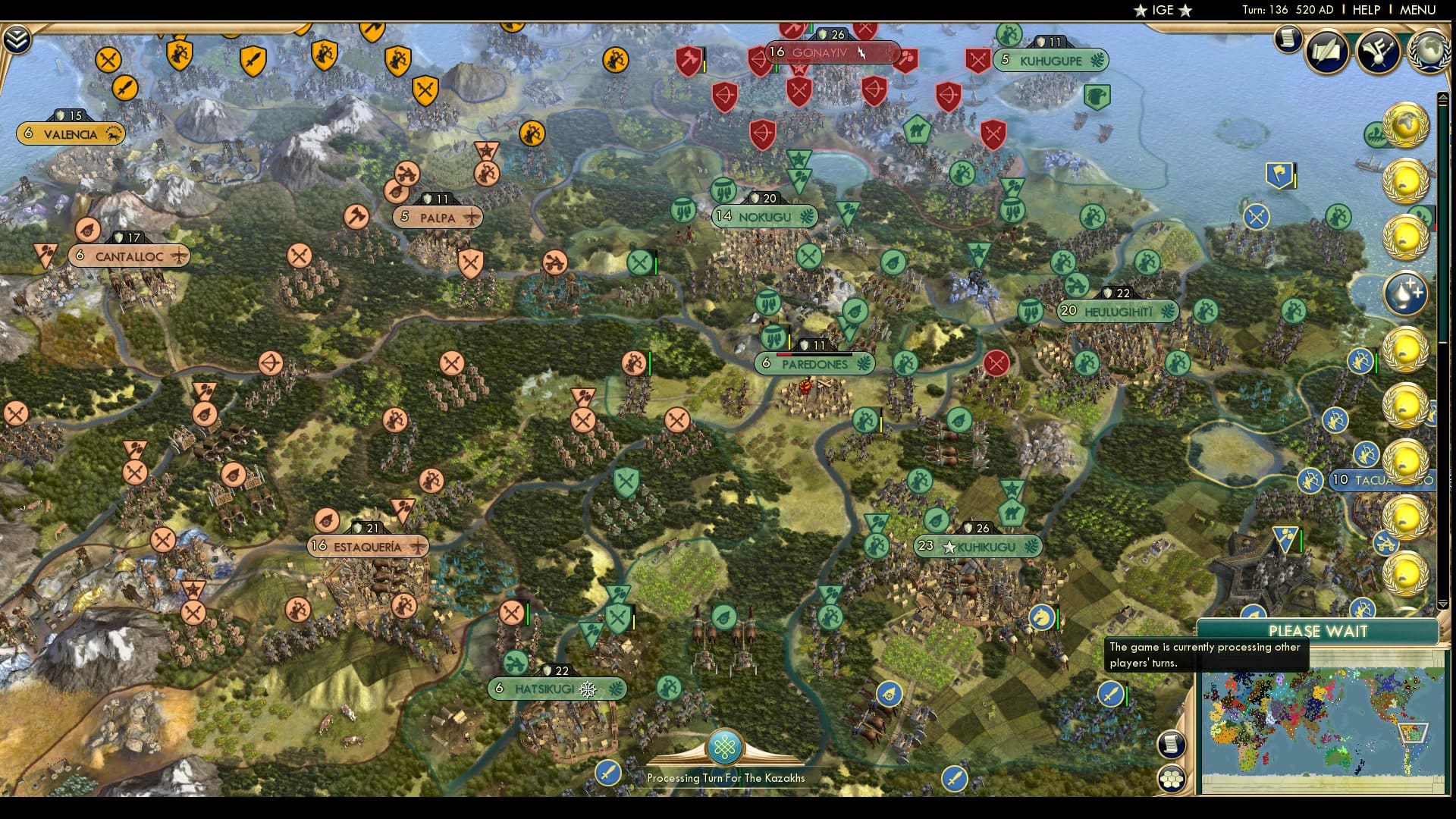
Task: Click the Kazakhs turn-processing spinner icon
Action: (x=725, y=747)
